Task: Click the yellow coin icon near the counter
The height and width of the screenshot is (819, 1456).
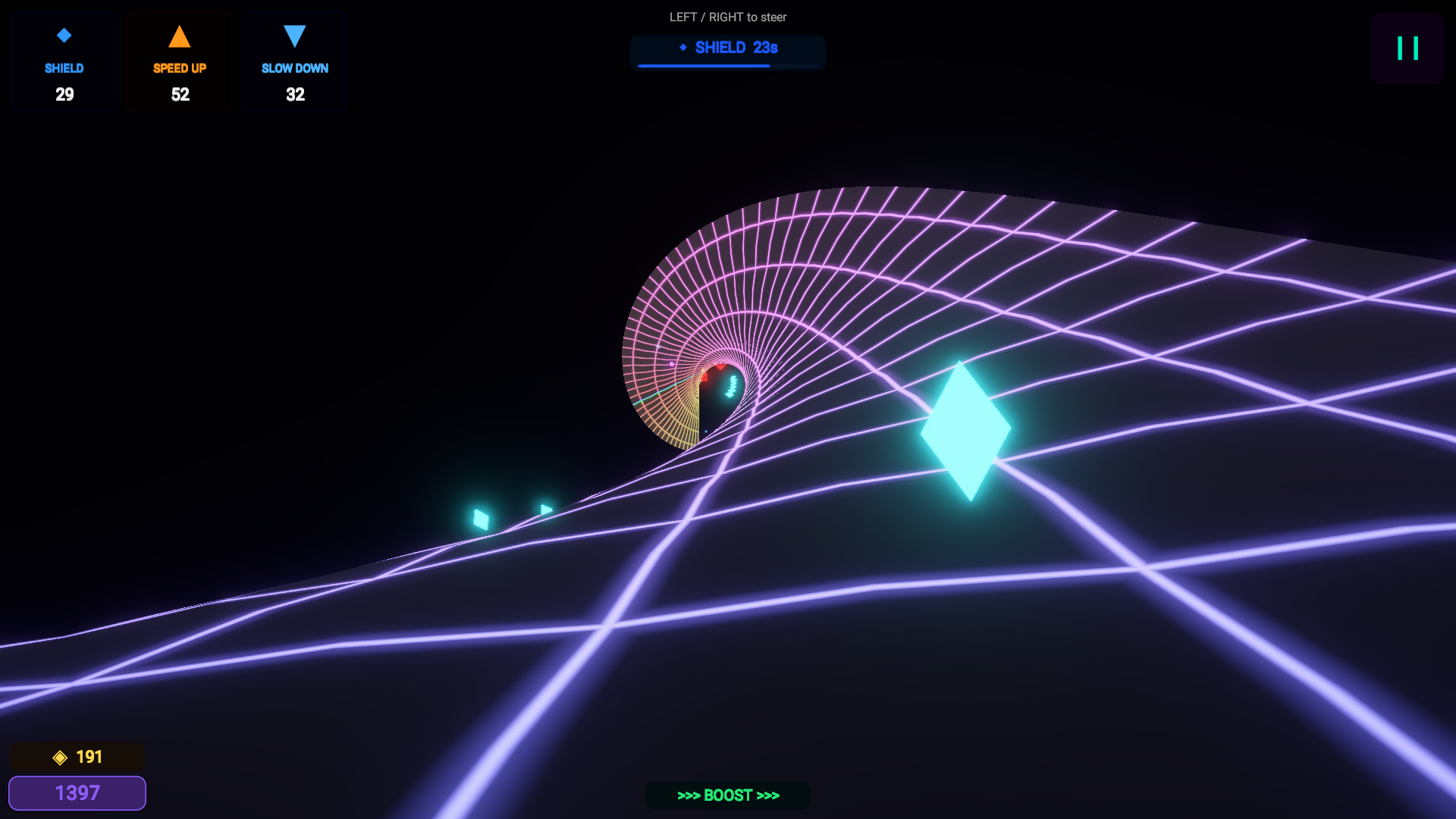Action: click(x=59, y=756)
